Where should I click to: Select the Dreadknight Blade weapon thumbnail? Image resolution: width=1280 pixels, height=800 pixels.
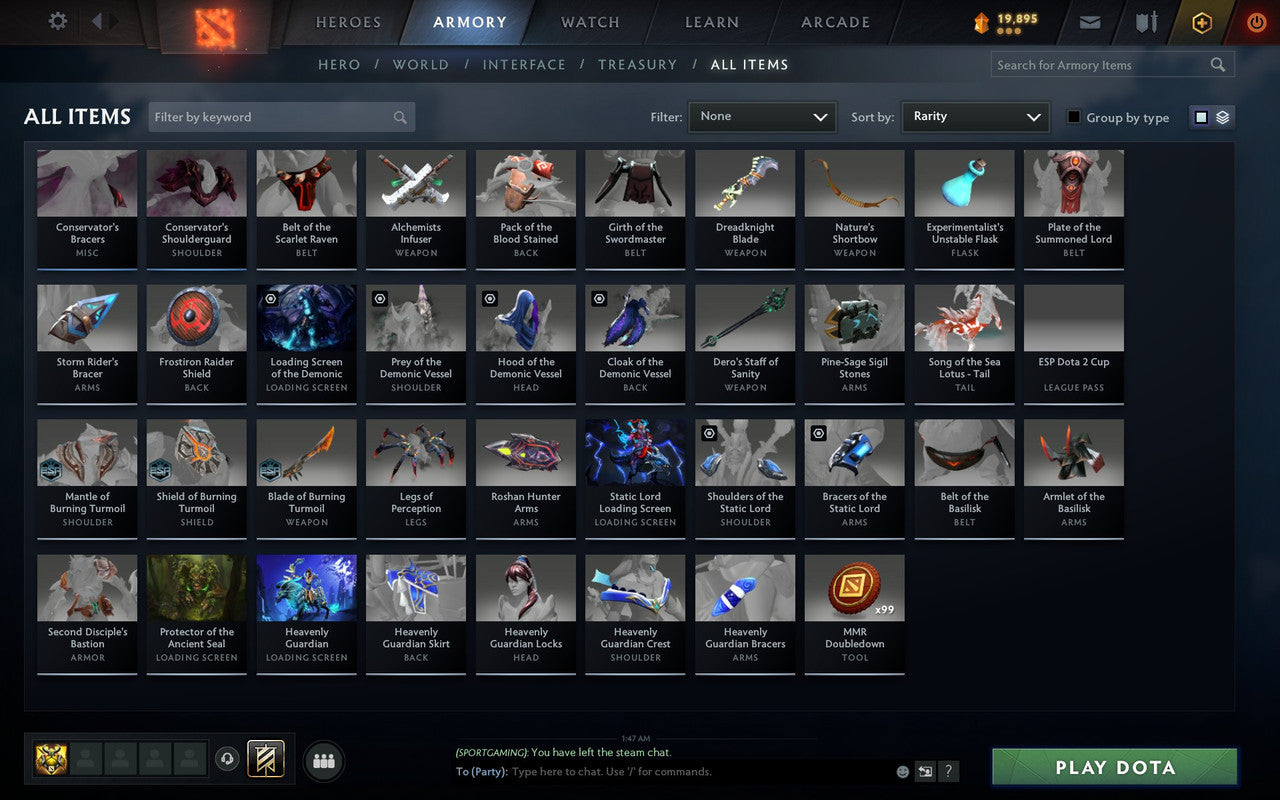[x=744, y=182]
